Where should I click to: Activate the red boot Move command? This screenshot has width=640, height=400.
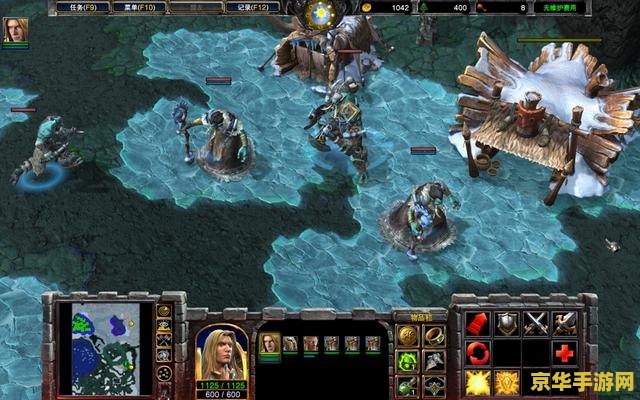point(478,322)
